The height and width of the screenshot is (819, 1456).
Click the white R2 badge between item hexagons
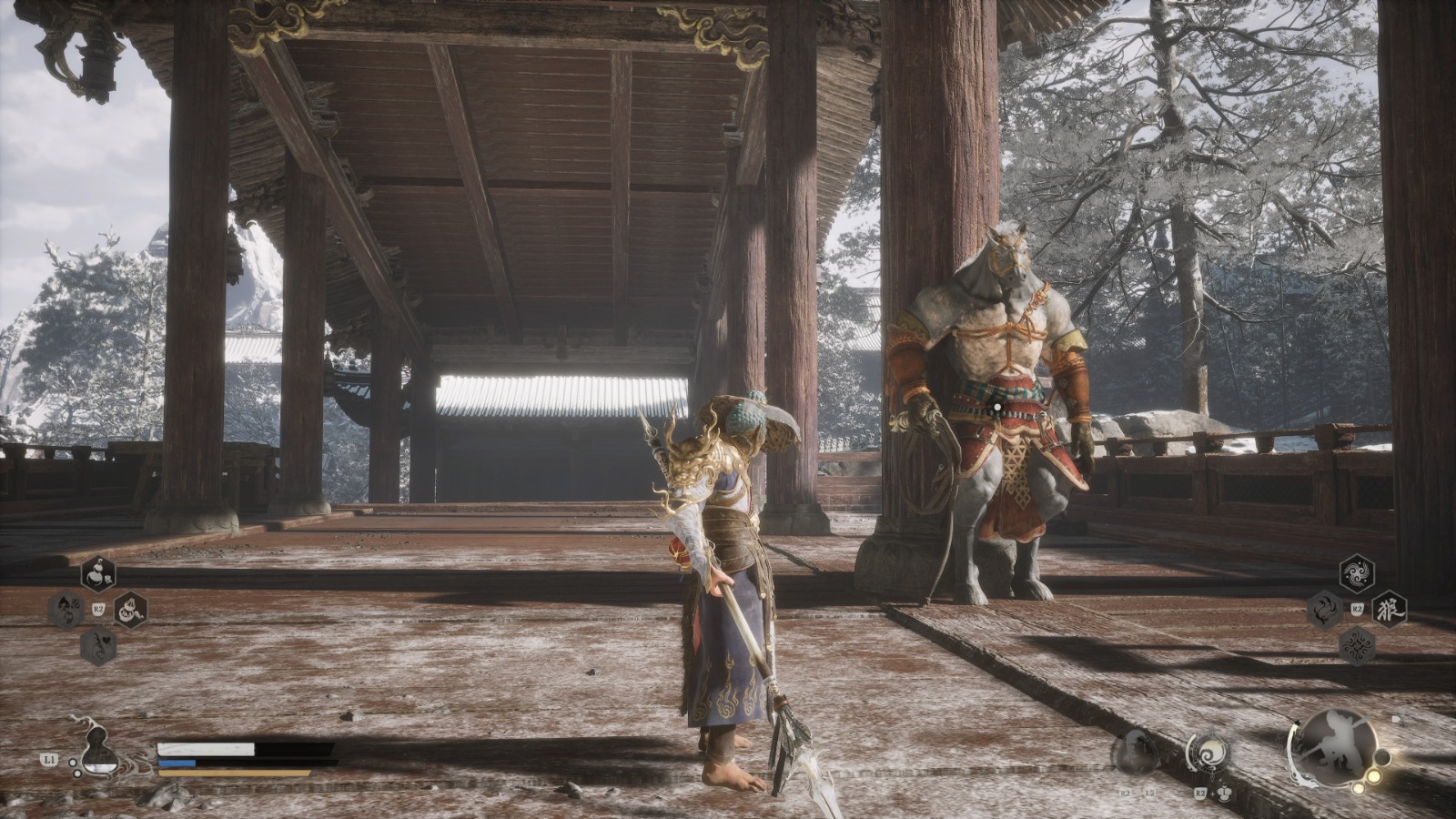(97, 607)
